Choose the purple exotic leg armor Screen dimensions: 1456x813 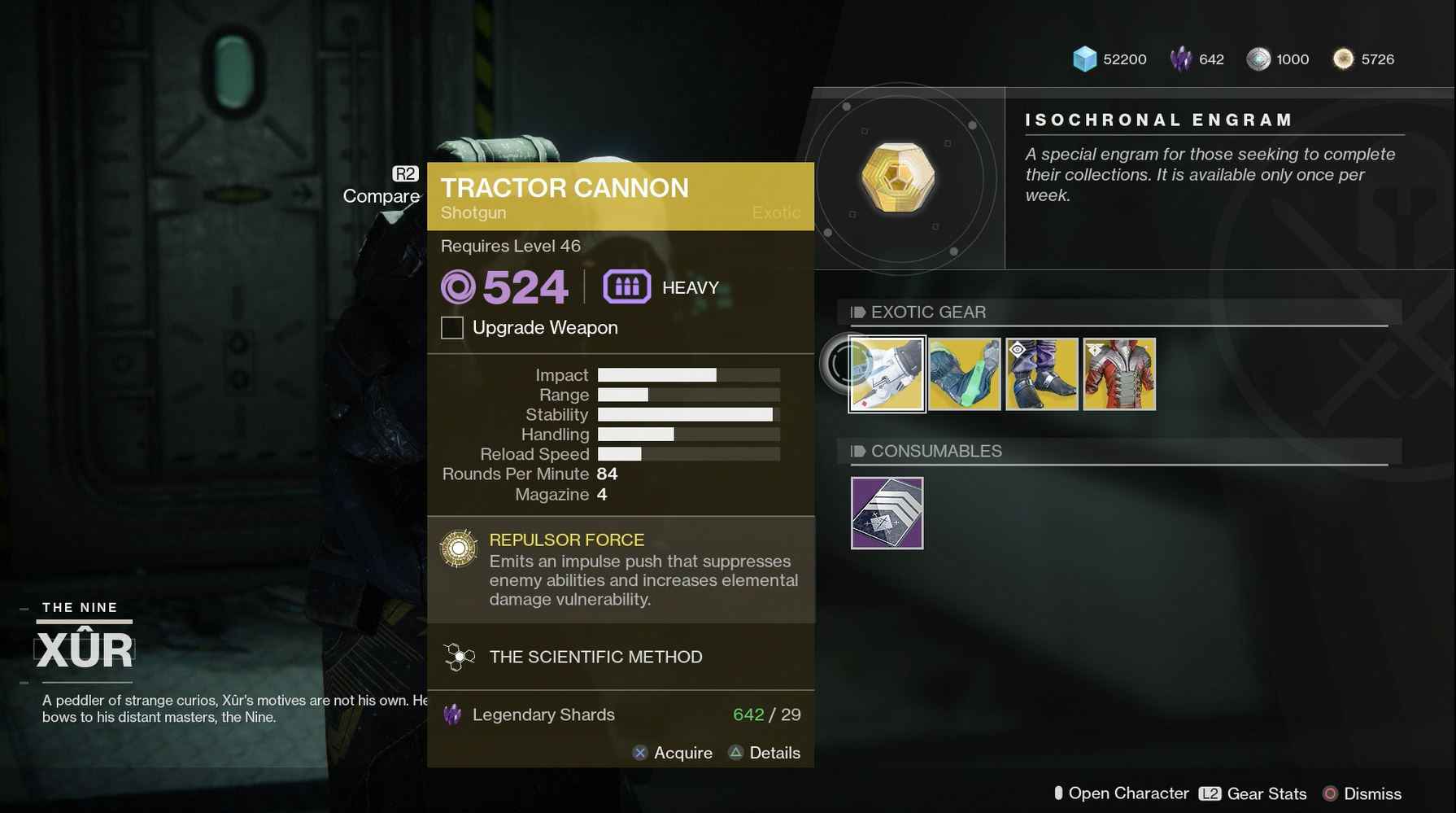pos(1041,374)
